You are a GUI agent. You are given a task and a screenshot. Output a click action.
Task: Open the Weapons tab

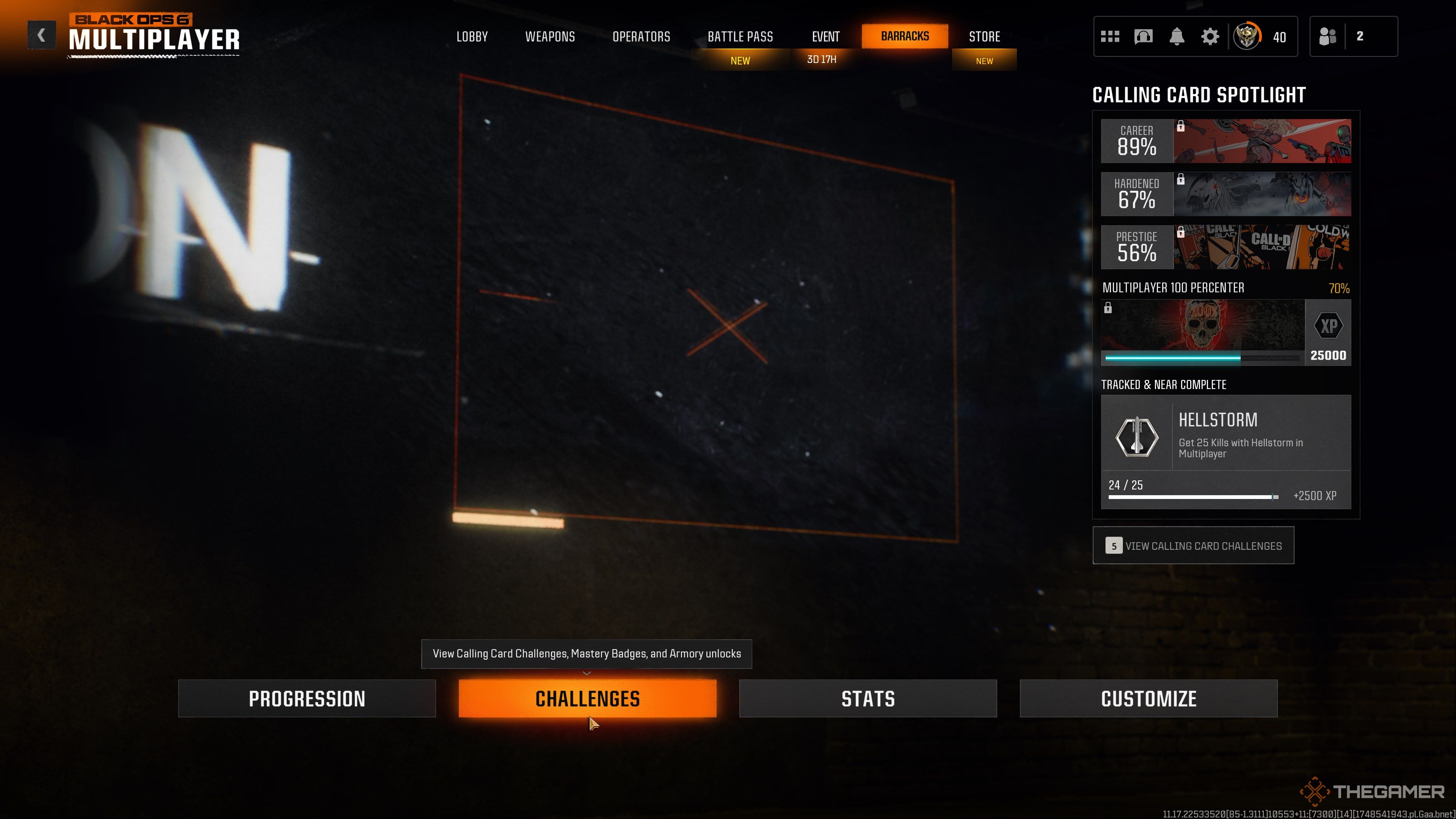550,37
